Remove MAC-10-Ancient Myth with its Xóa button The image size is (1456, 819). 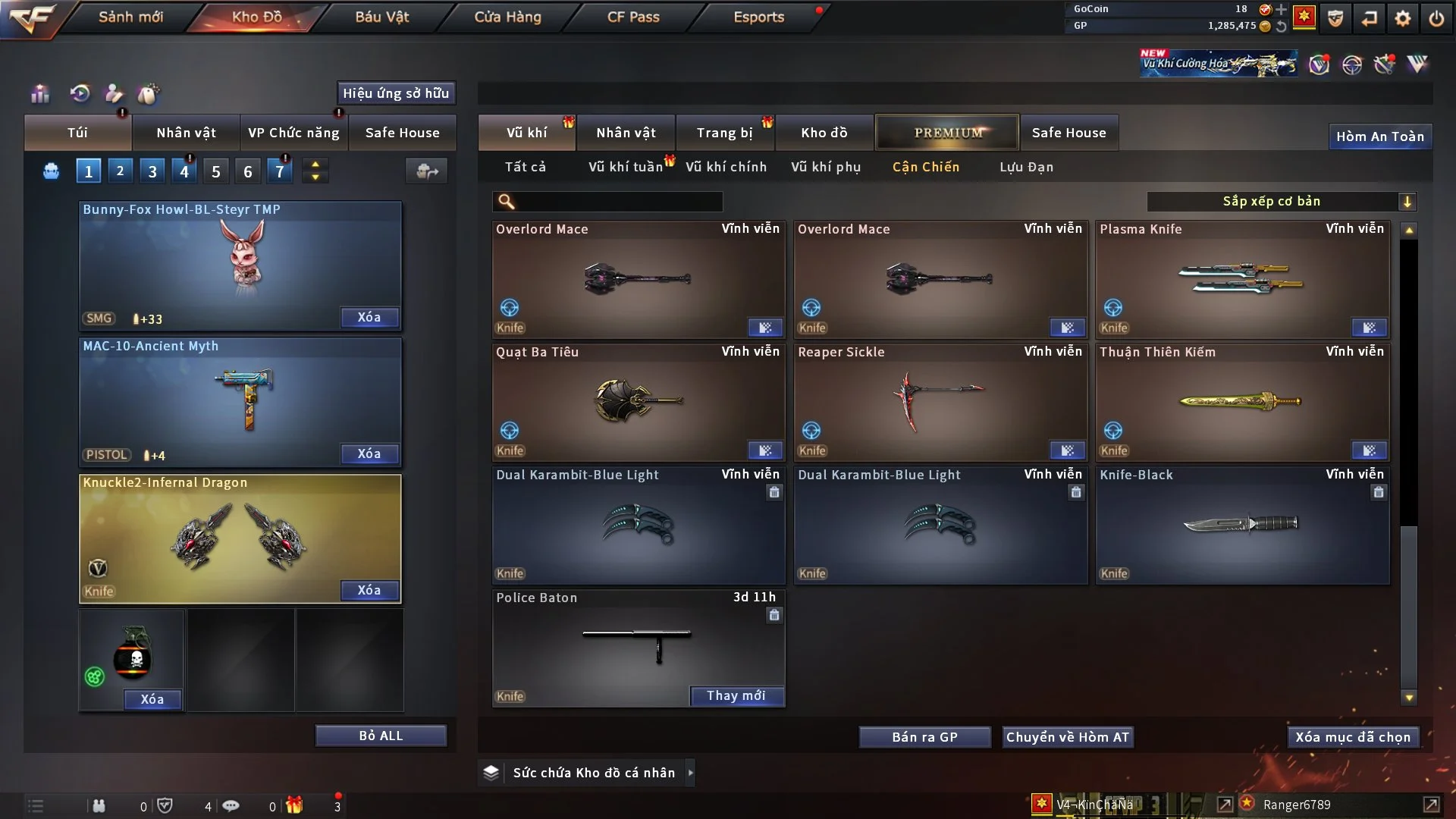tap(369, 453)
